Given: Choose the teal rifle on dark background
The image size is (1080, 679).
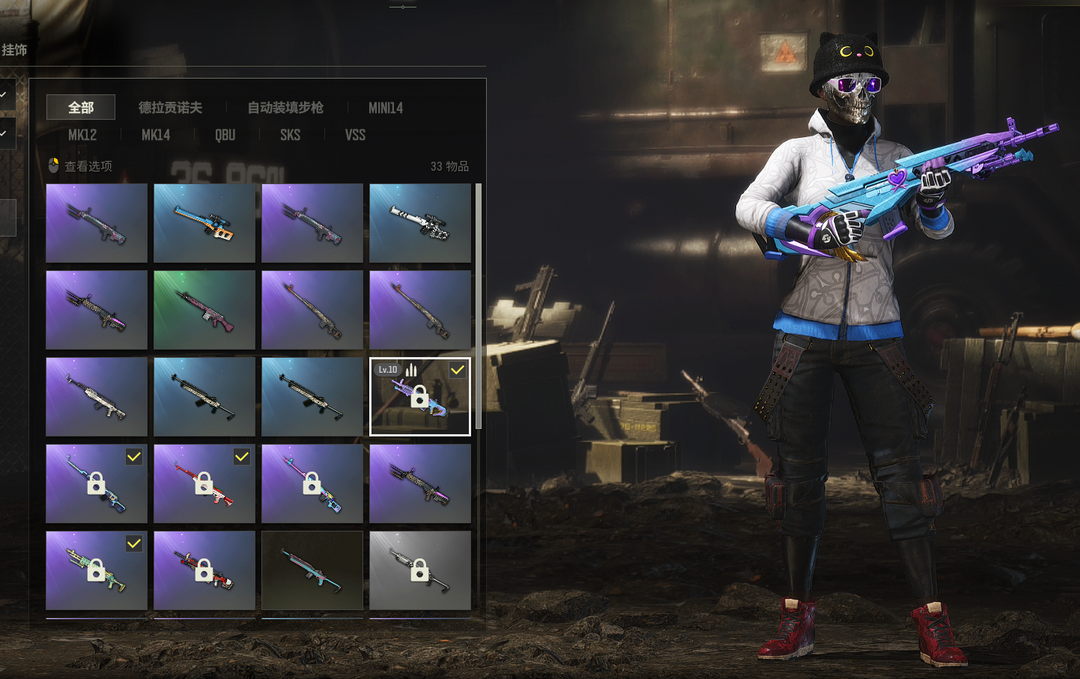Looking at the screenshot, I should coord(312,570).
